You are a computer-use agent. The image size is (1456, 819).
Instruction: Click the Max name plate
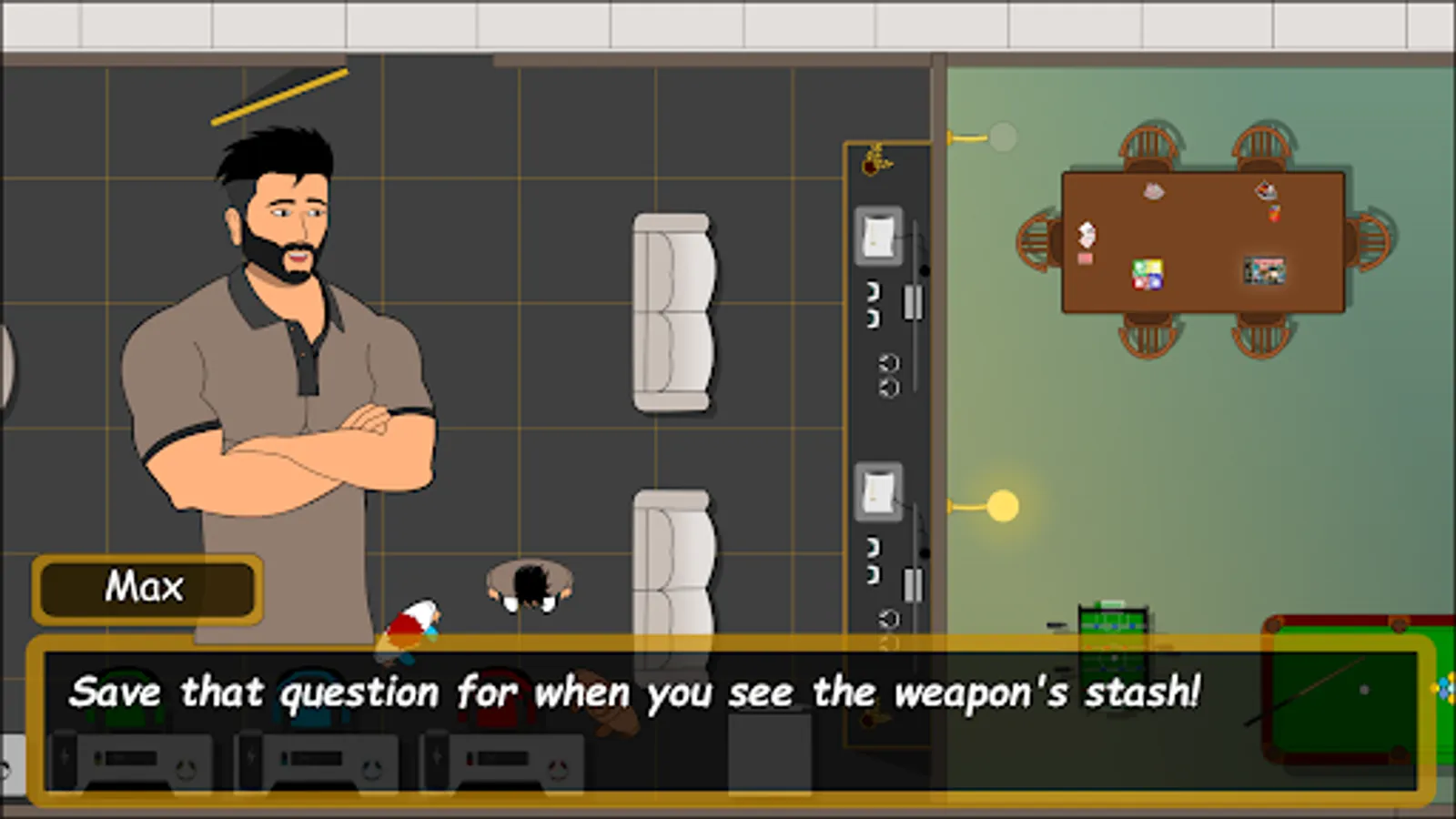pos(147,586)
